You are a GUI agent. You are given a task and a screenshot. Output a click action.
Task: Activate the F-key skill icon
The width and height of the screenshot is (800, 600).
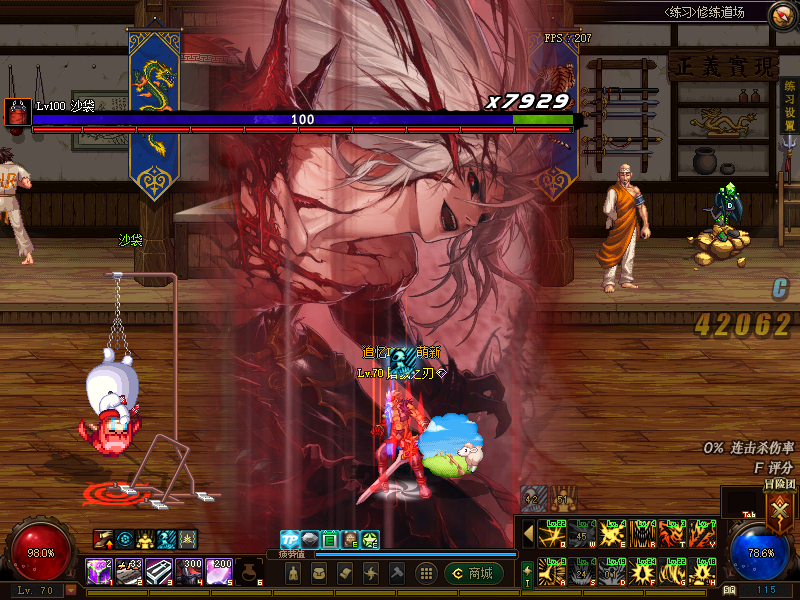point(644,571)
